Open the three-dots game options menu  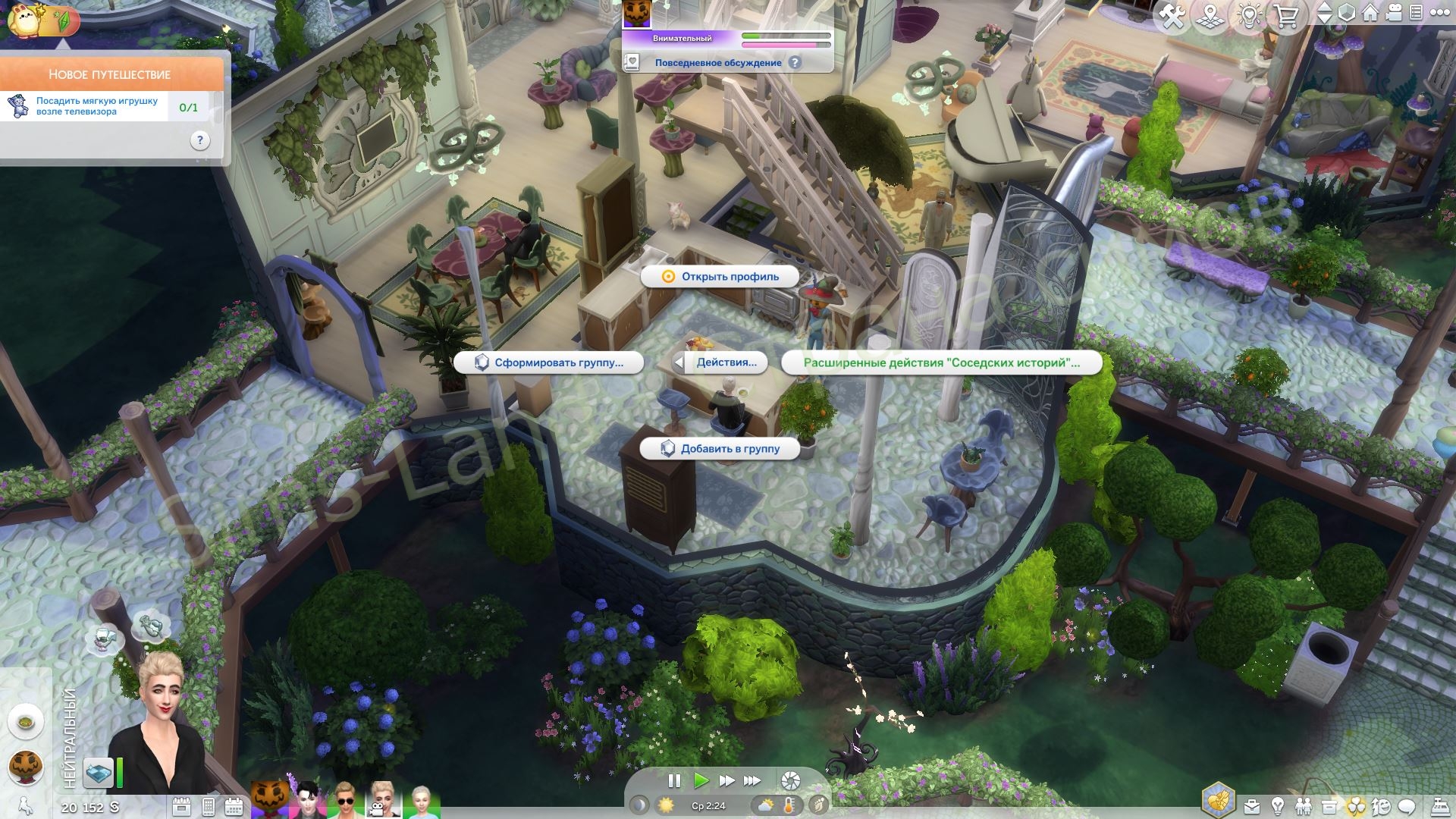[x=1439, y=13]
